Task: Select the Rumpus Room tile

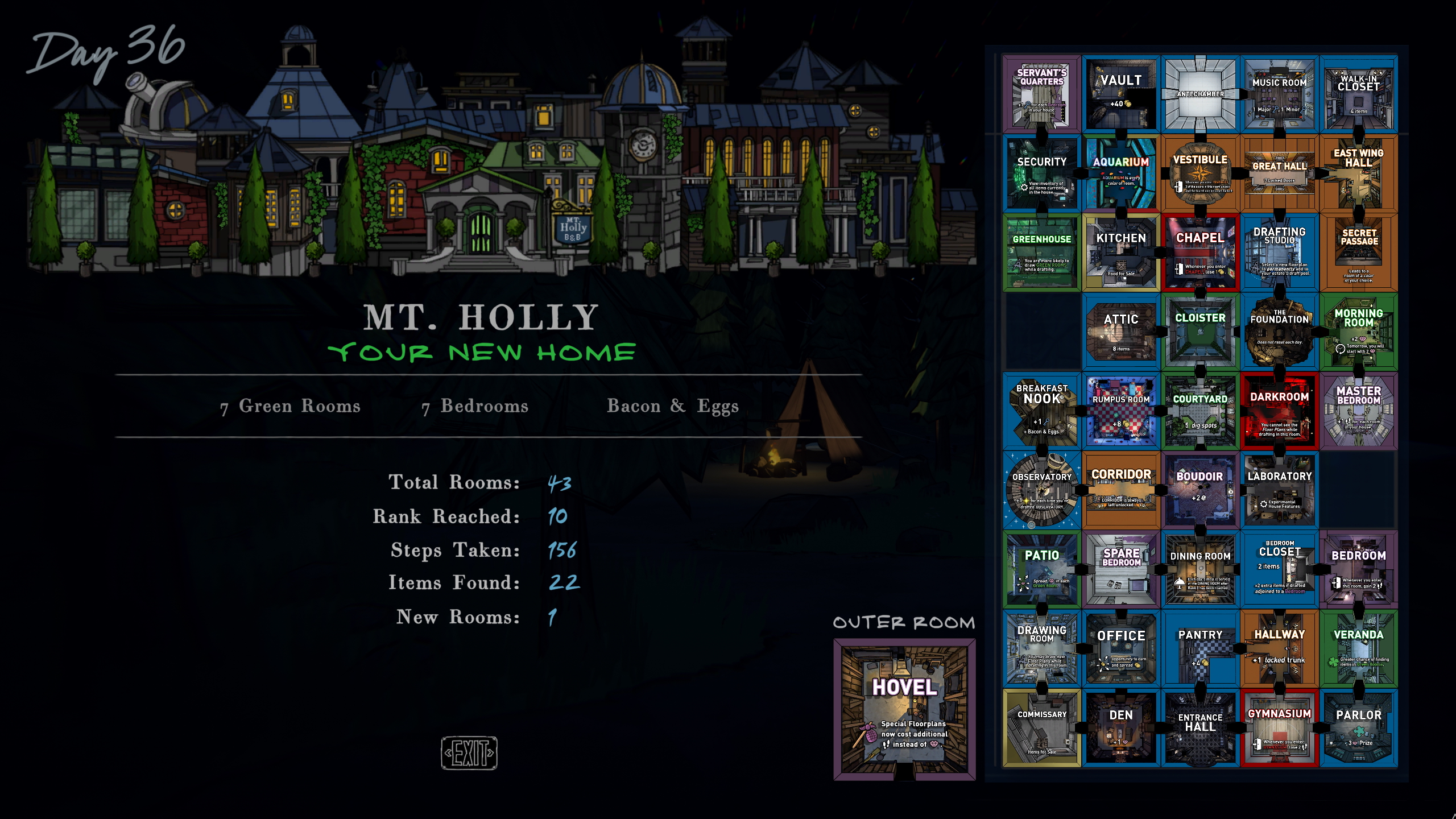Action: (1121, 411)
